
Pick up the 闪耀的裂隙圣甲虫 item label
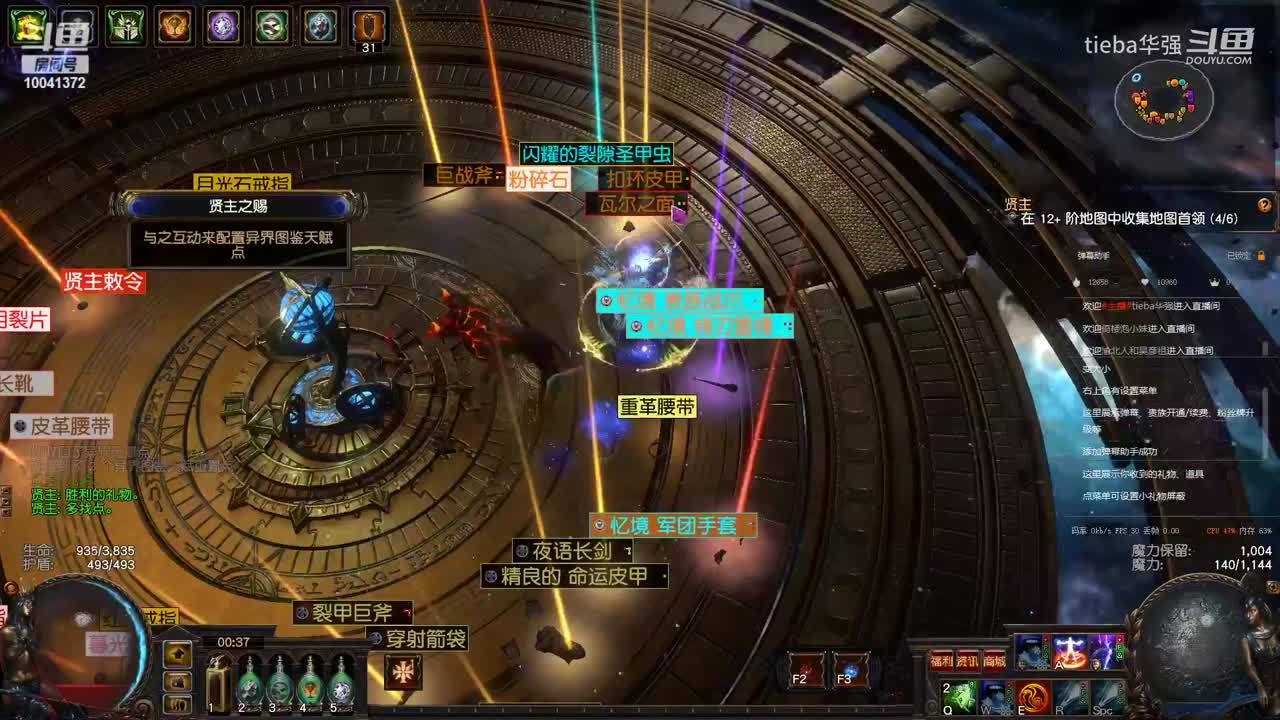pyautogui.click(x=595, y=154)
